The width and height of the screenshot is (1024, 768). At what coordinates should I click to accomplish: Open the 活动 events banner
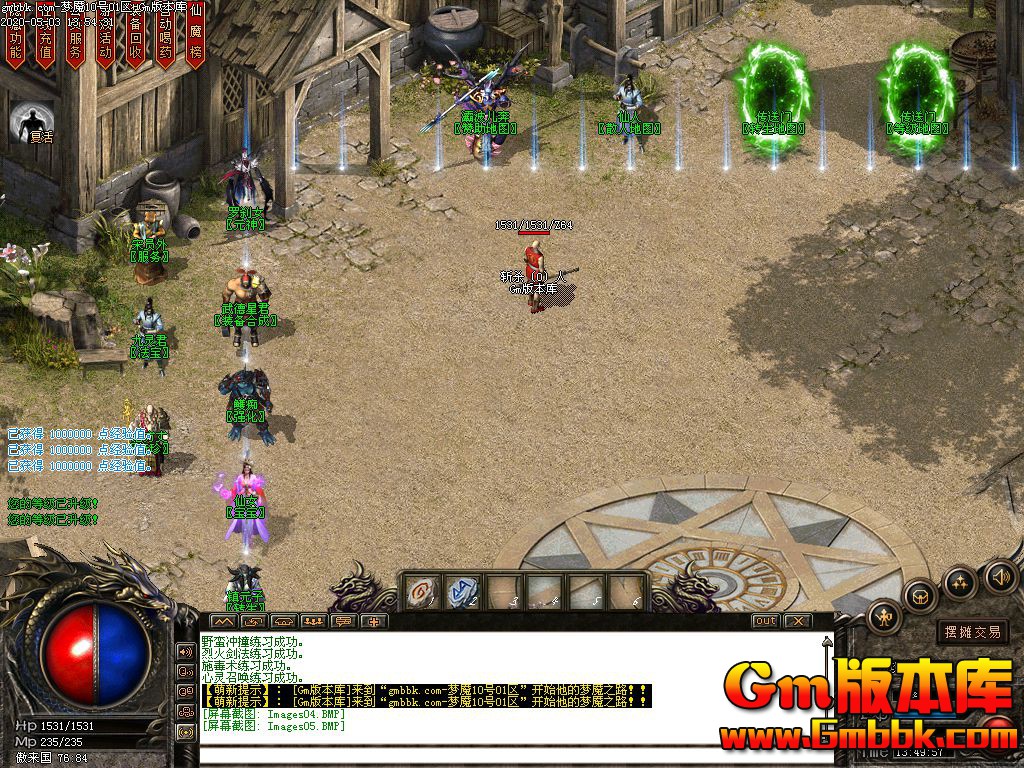(106, 38)
